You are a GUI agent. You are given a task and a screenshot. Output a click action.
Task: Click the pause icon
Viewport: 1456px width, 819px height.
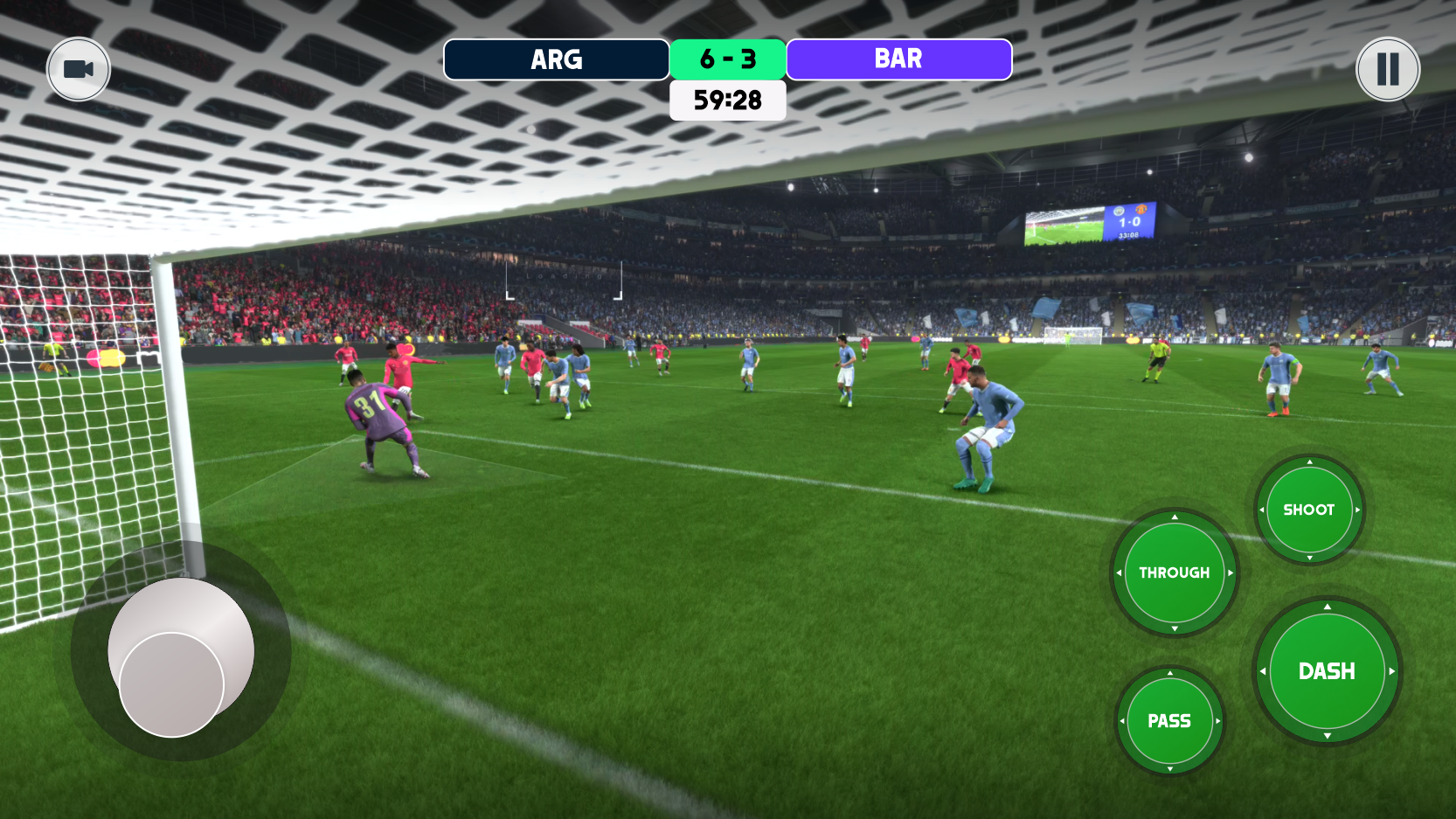(x=1387, y=68)
